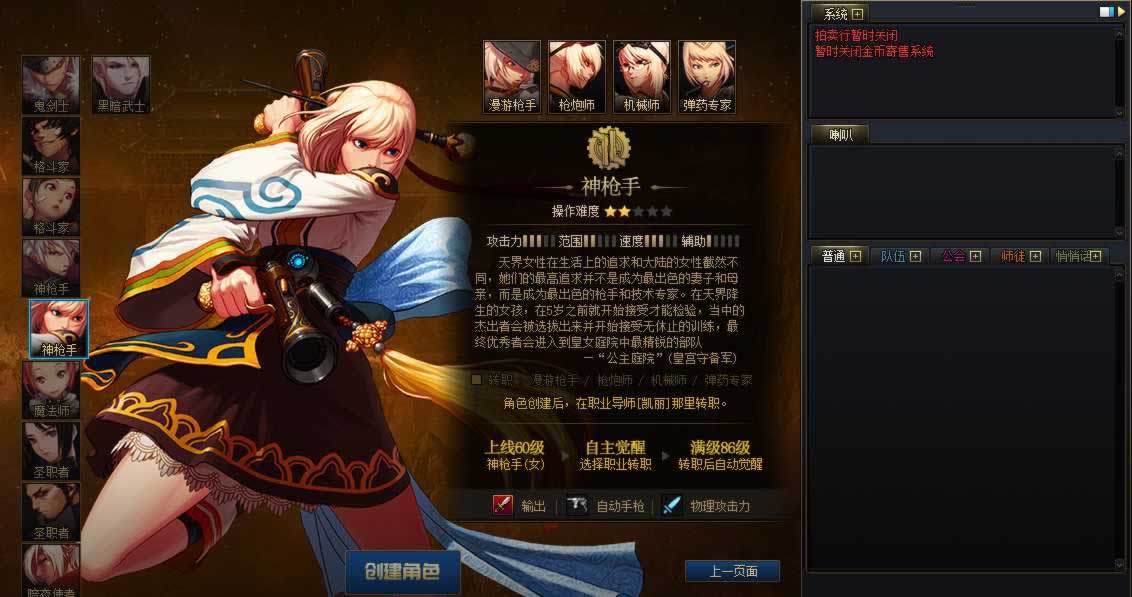Choose the 黑暗武士 class portrait
This screenshot has height=597, width=1132.
(x=120, y=85)
